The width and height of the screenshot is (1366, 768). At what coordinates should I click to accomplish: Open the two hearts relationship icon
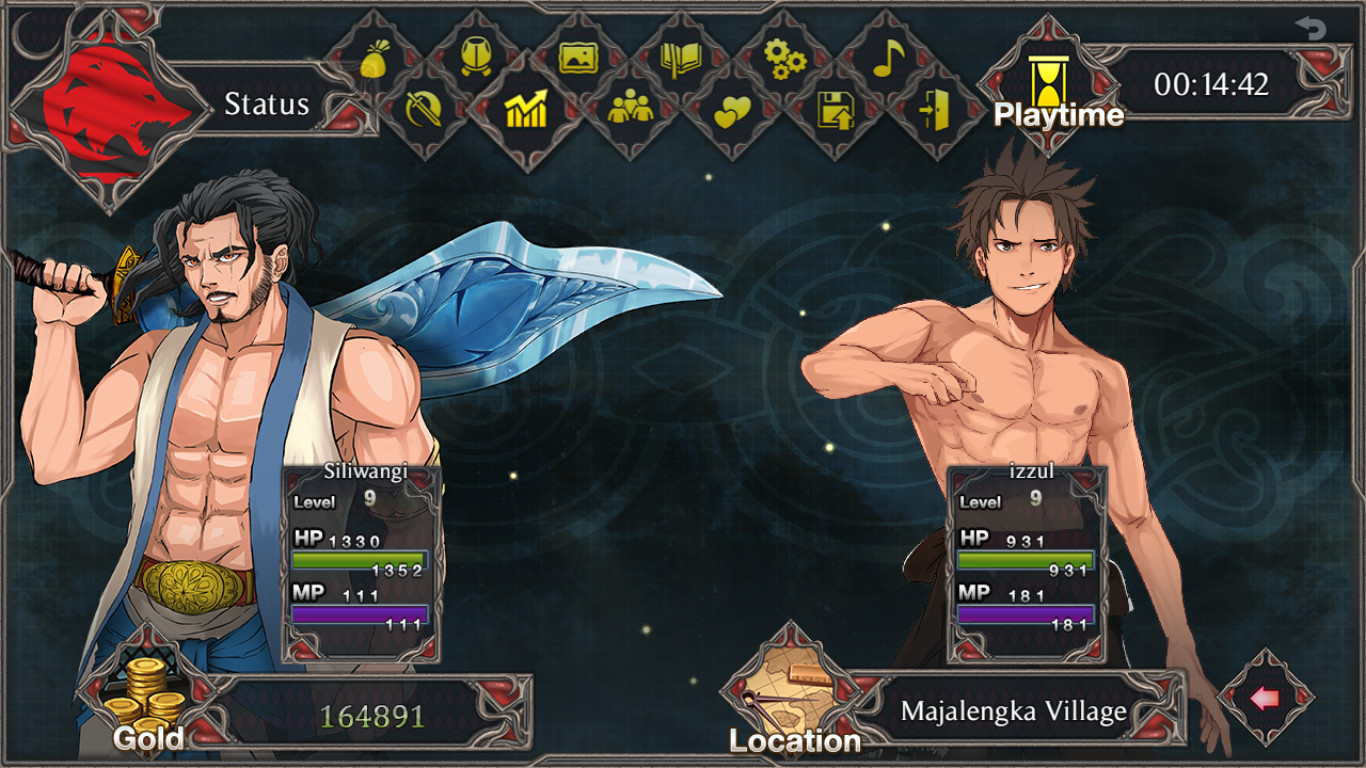click(732, 113)
